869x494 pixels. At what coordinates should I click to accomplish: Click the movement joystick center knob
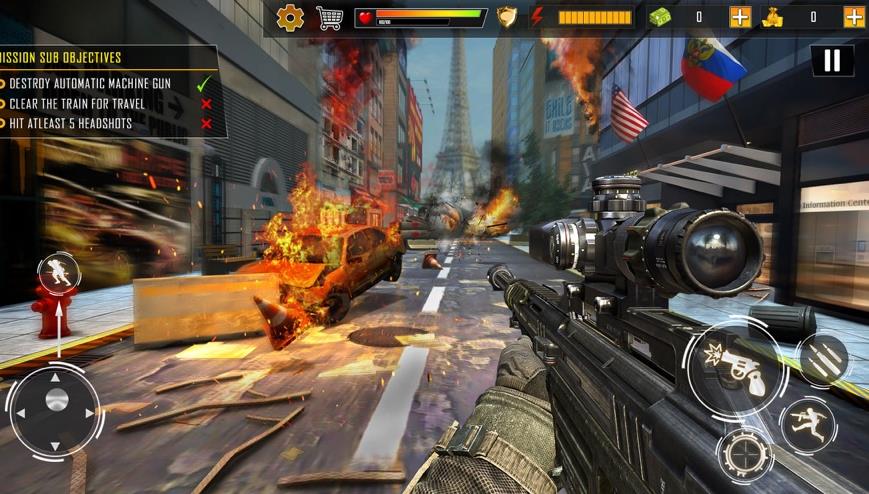click(57, 400)
